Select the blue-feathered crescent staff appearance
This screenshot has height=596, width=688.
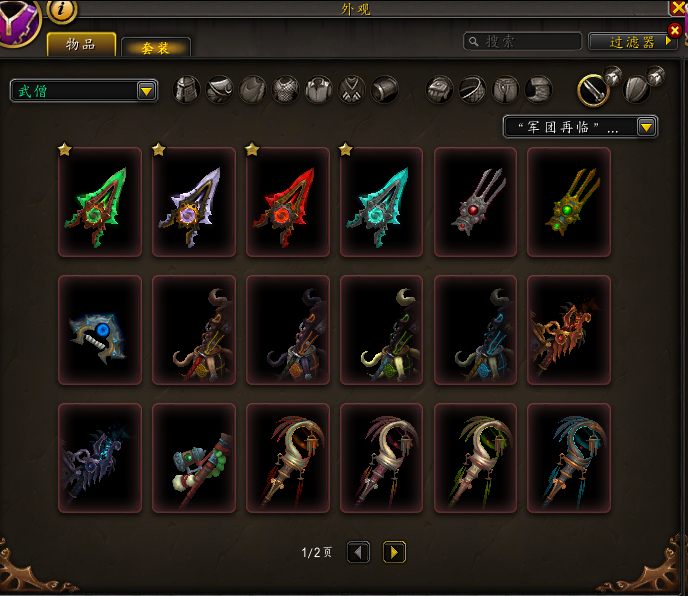tap(569, 458)
